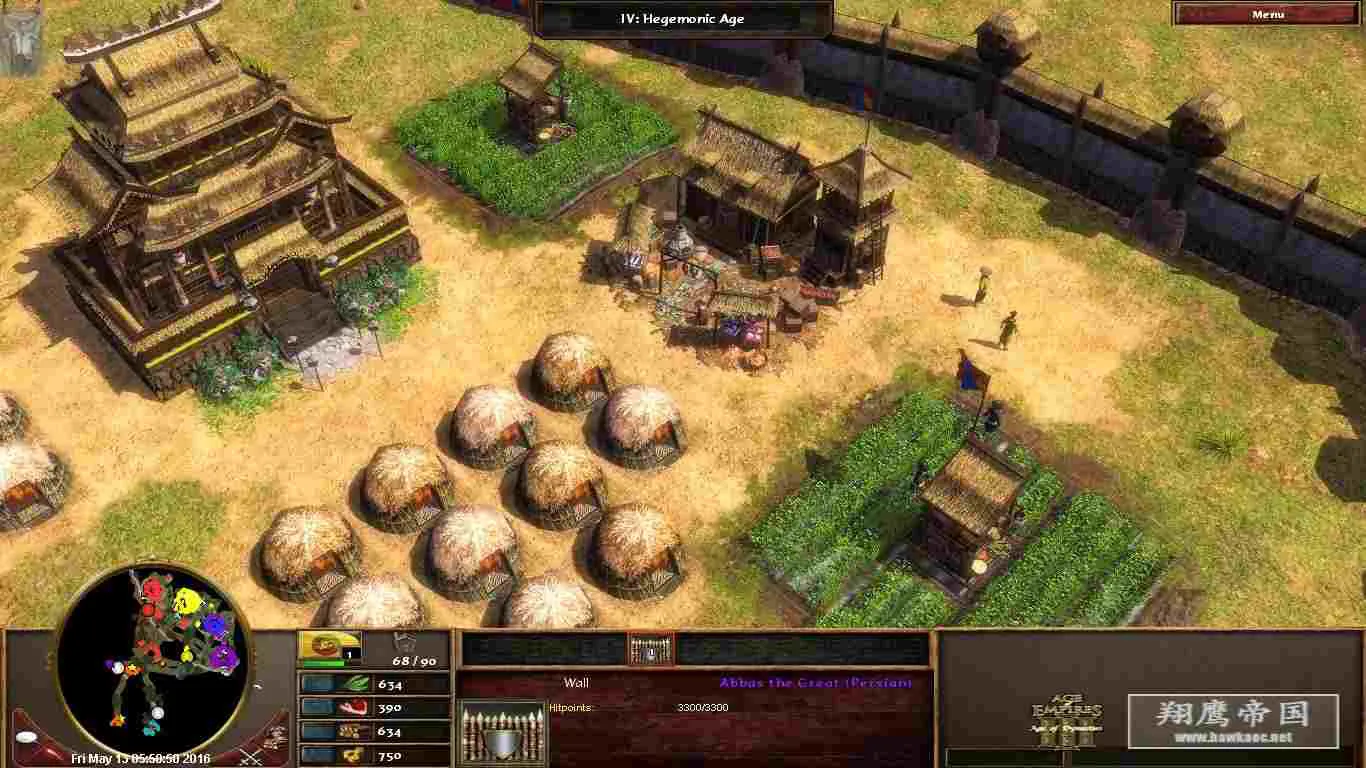
Task: Click the Abbas the Great (Persian) player name
Action: click(x=816, y=682)
